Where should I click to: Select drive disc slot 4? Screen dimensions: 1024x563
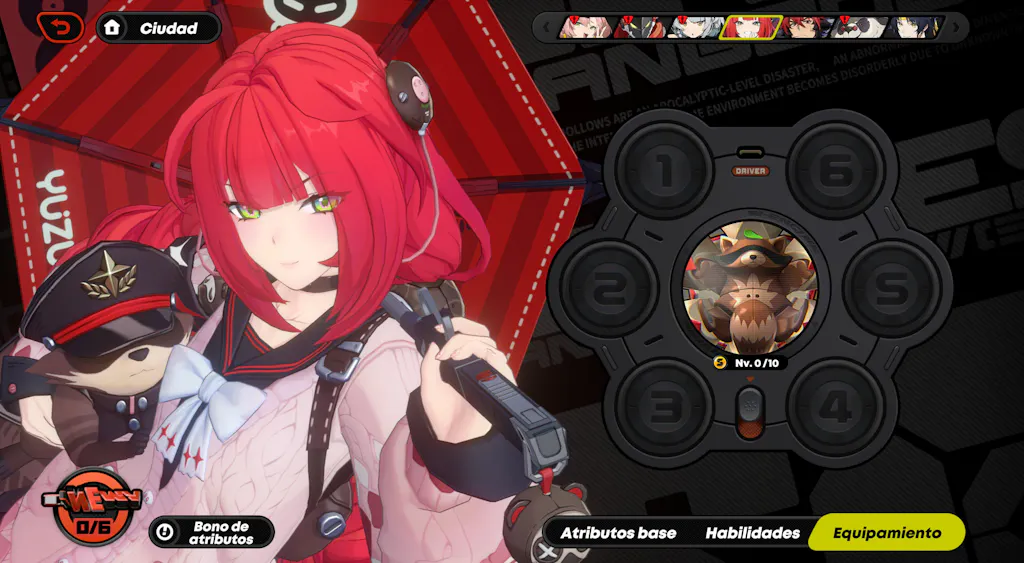pos(836,407)
